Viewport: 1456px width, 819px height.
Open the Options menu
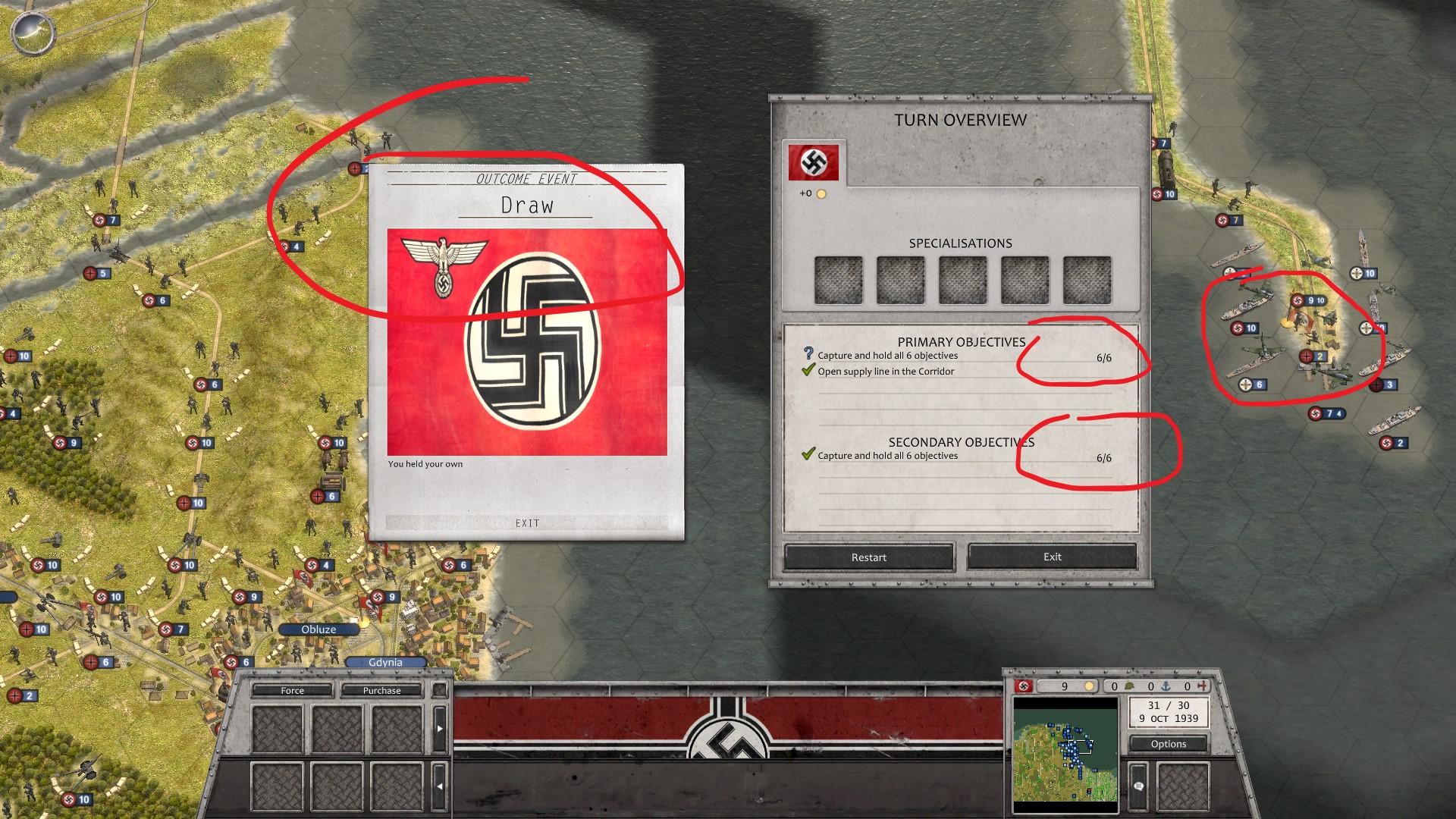click(x=1167, y=744)
